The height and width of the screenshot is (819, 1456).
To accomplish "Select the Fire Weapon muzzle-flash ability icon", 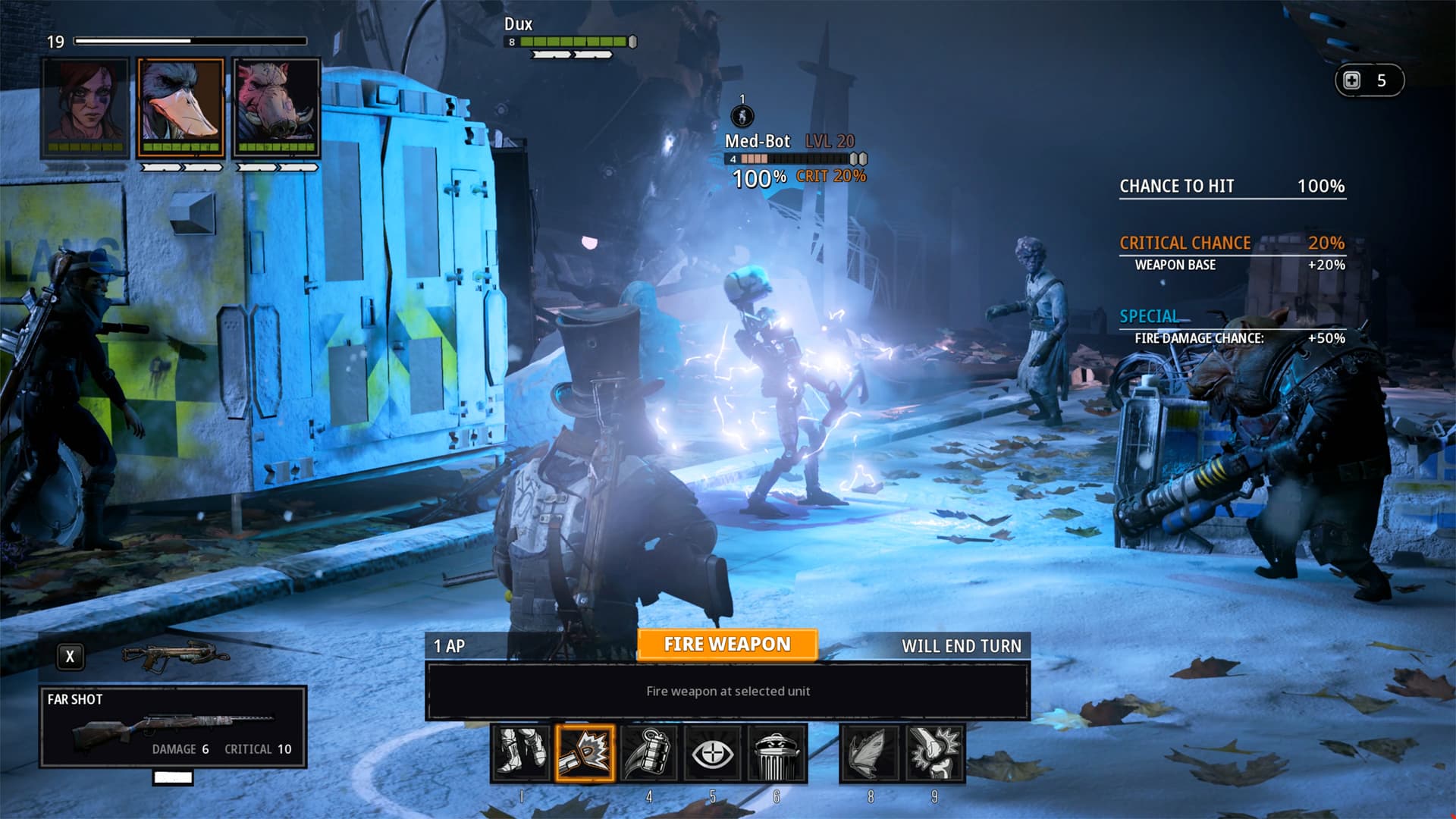I will tap(584, 754).
